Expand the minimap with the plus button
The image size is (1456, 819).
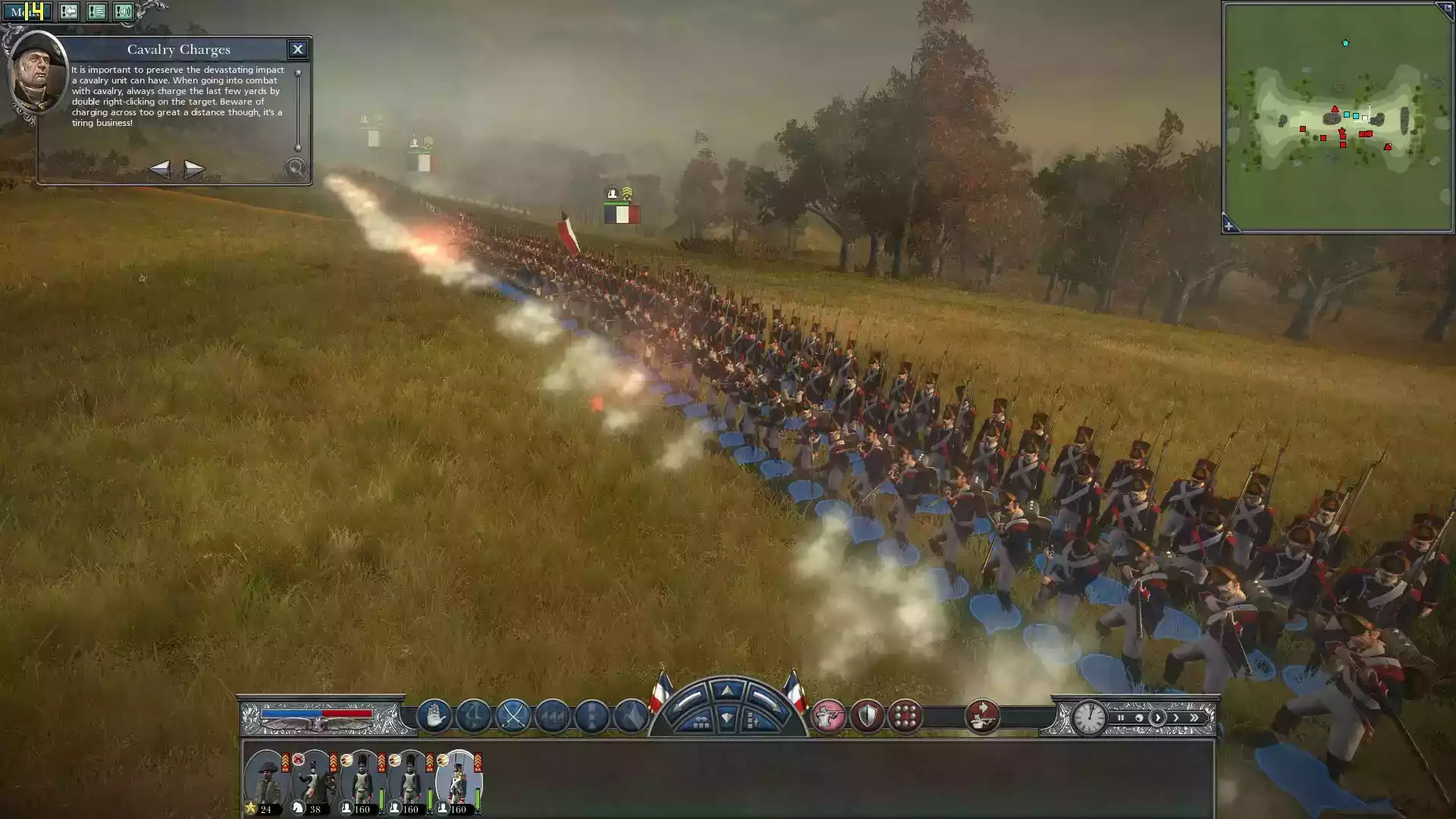coord(1229,226)
